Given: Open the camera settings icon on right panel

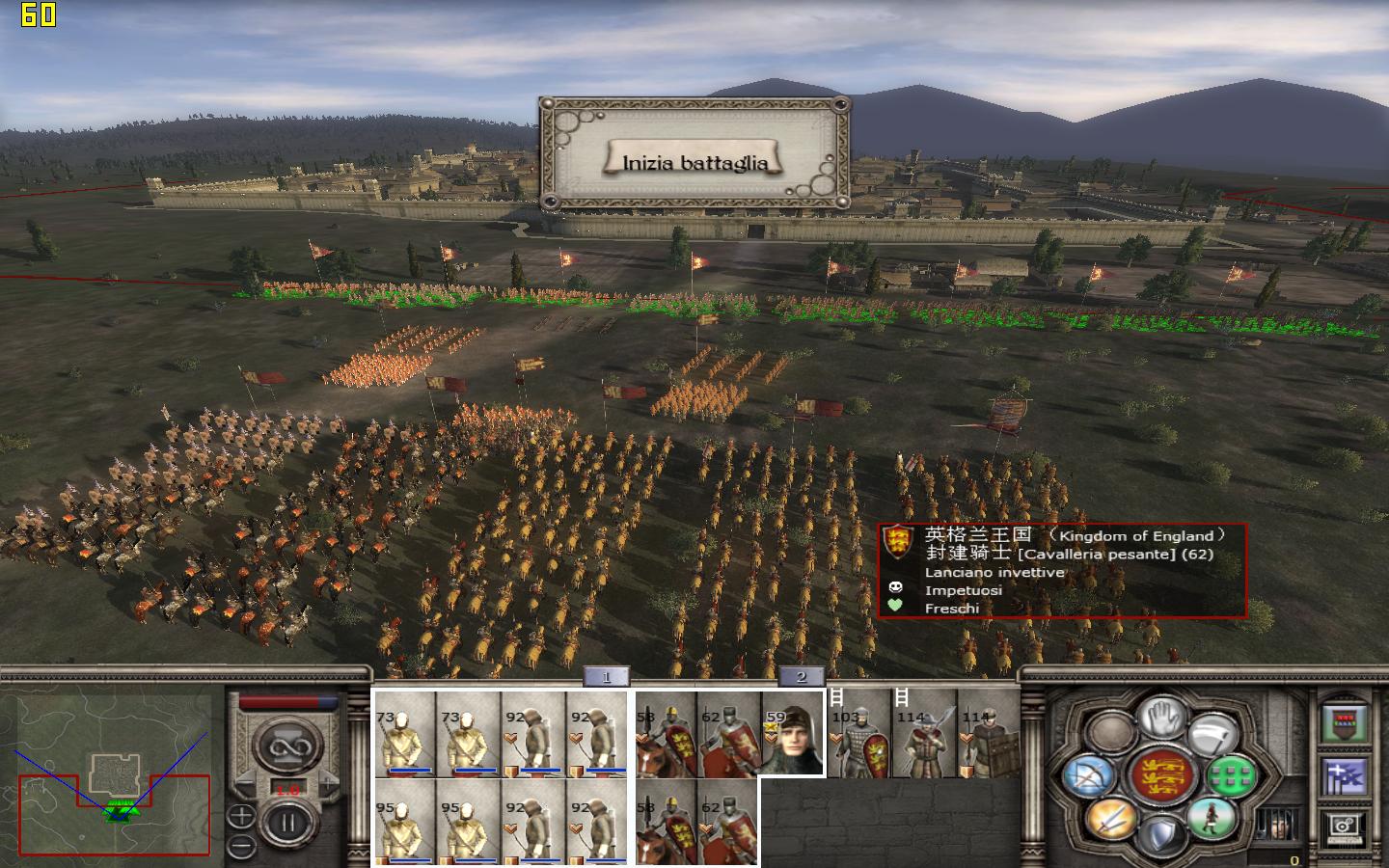Looking at the screenshot, I should point(1344,827).
